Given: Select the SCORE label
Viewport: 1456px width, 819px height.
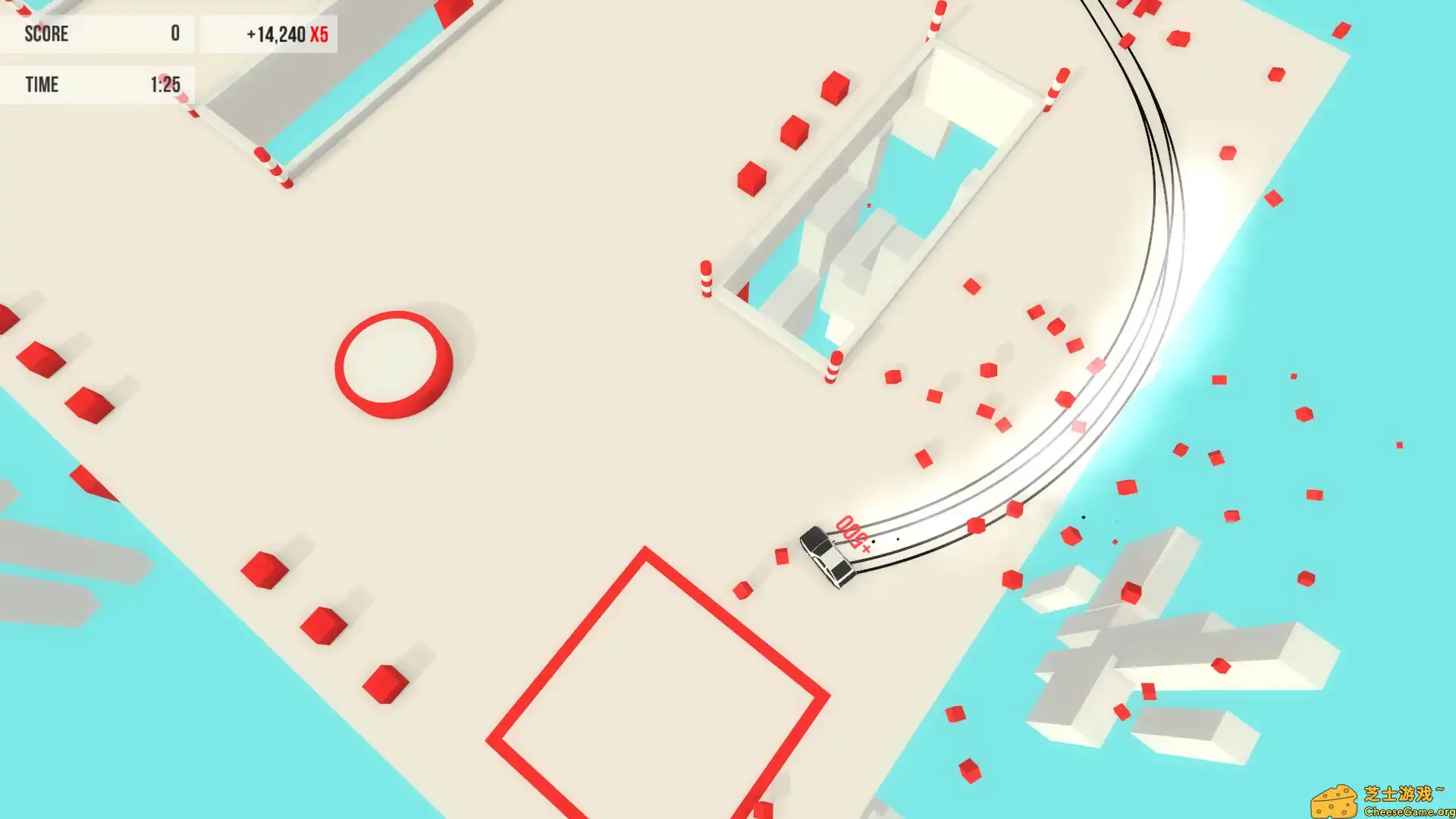Looking at the screenshot, I should [47, 34].
